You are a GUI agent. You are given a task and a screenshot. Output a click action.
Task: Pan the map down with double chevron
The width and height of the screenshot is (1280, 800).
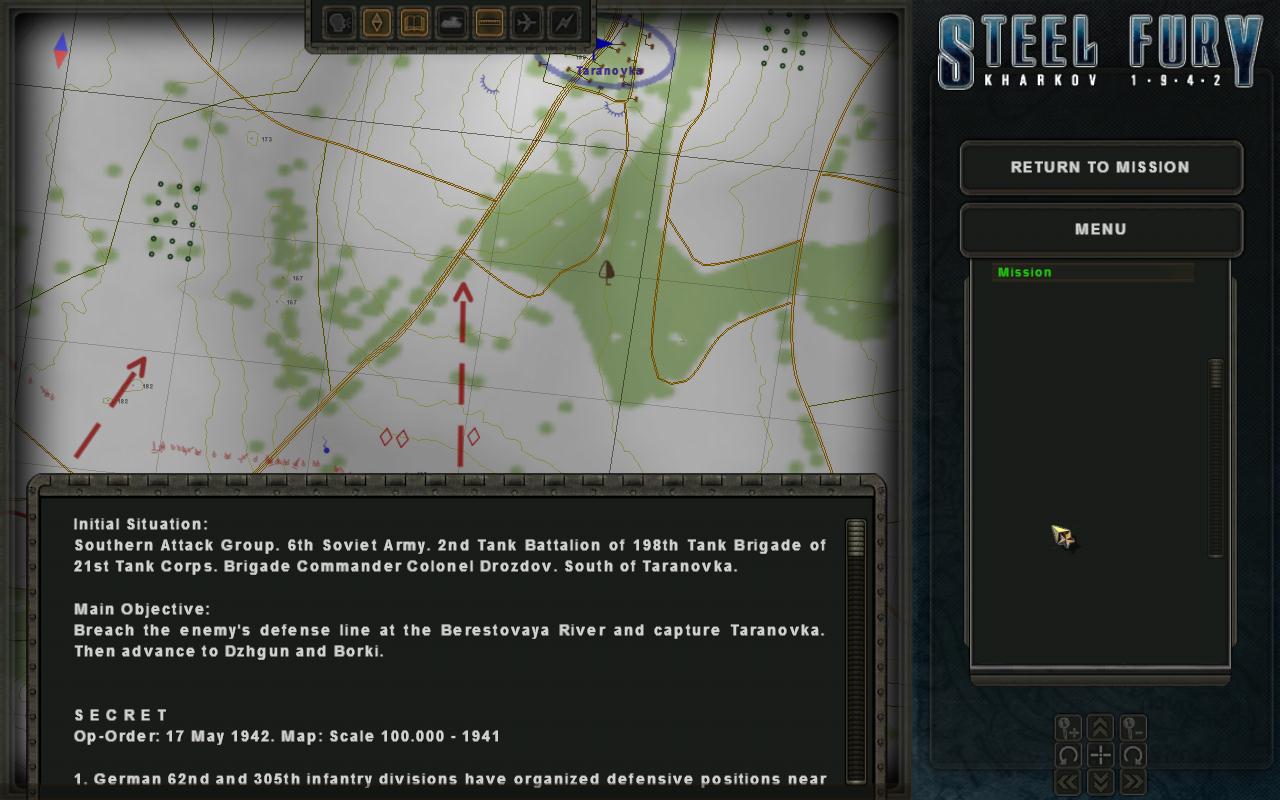pyautogui.click(x=1100, y=781)
